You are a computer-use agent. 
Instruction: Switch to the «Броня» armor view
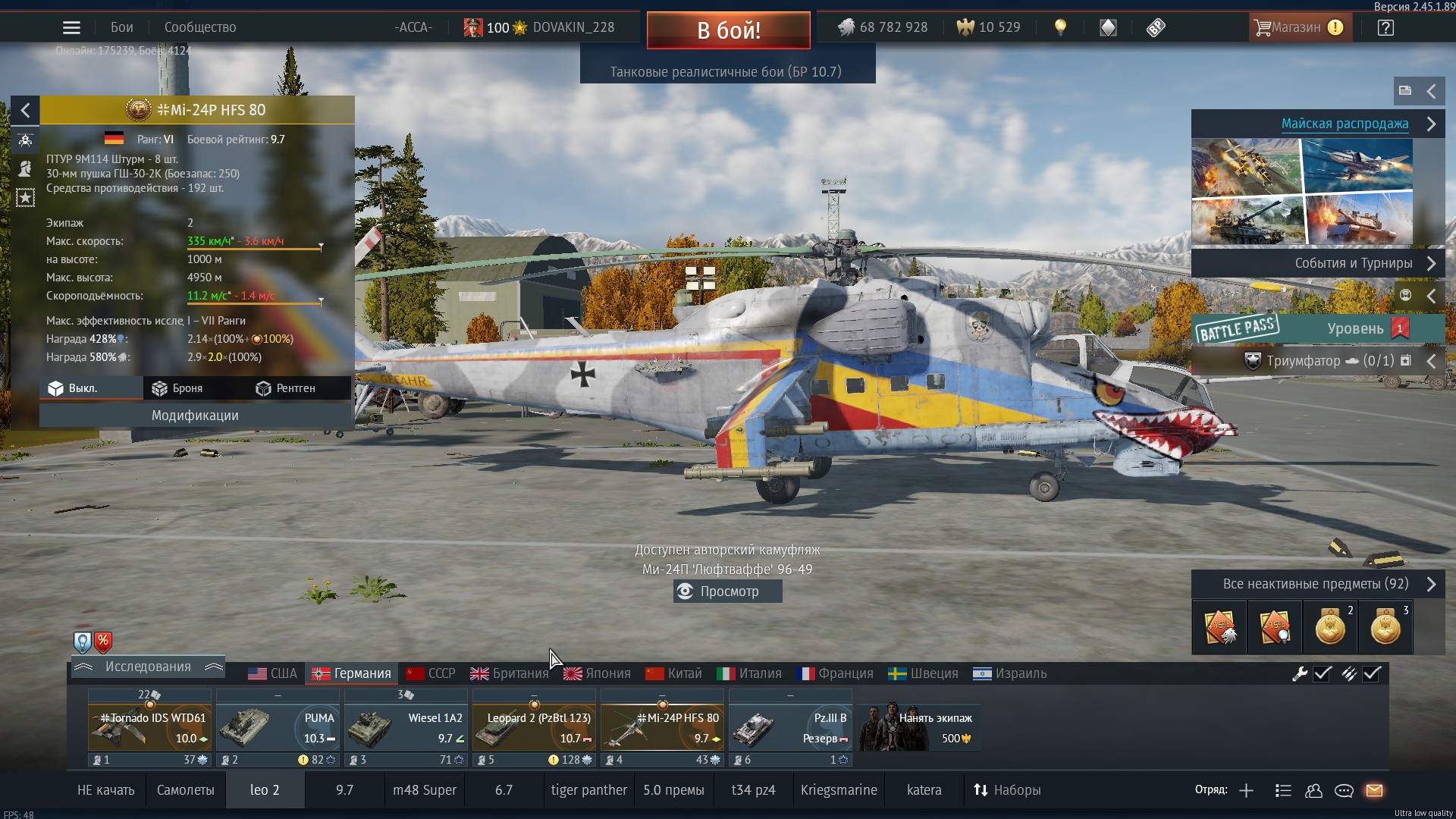point(178,388)
